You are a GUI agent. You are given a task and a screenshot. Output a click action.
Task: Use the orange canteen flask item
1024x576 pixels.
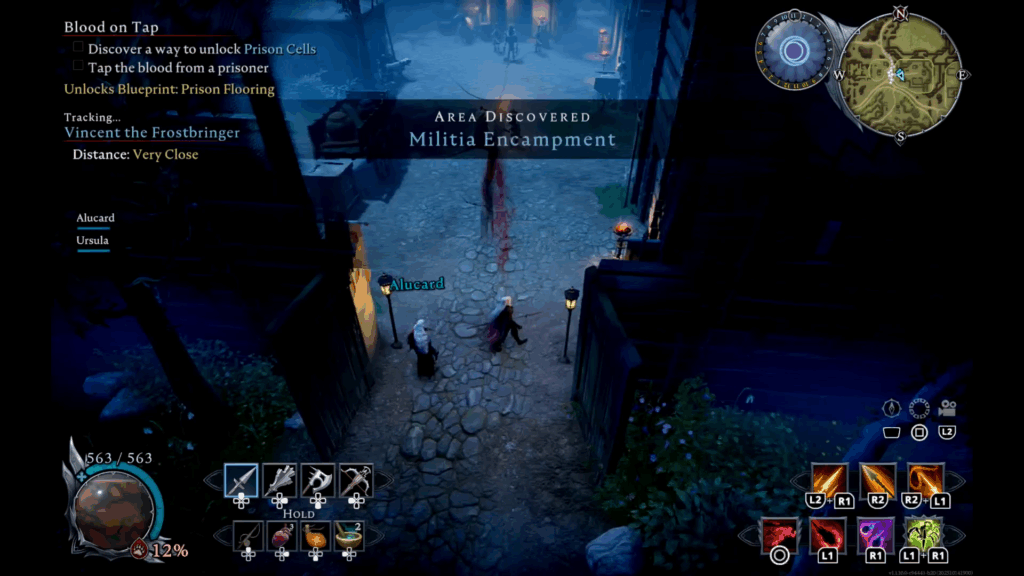tap(316, 537)
